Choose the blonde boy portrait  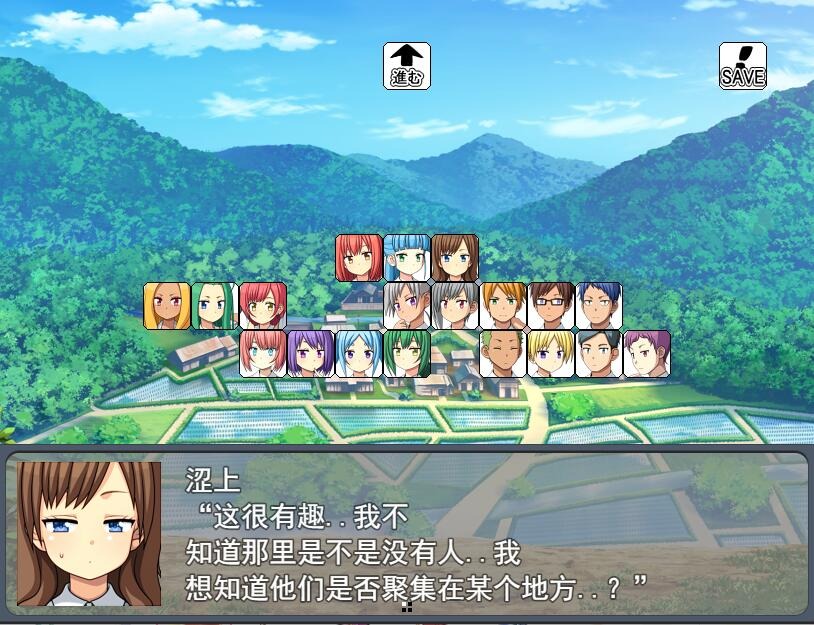point(551,354)
